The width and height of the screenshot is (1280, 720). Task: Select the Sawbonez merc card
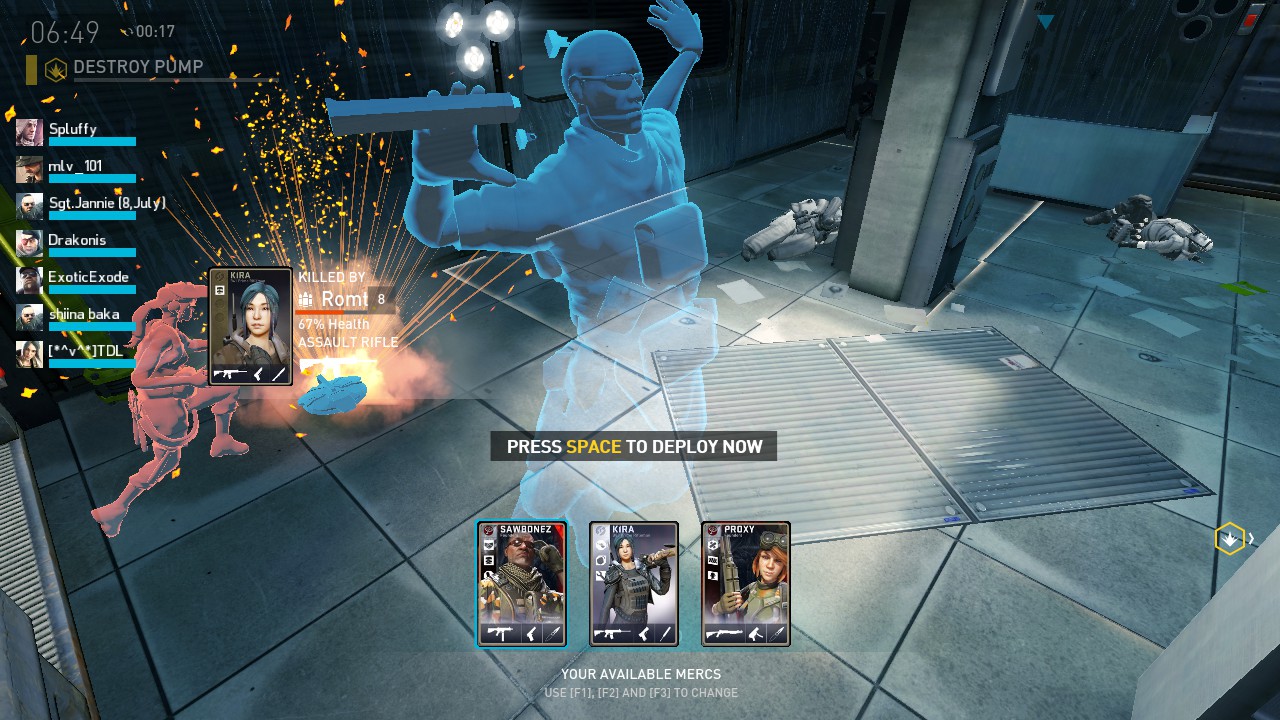(521, 584)
